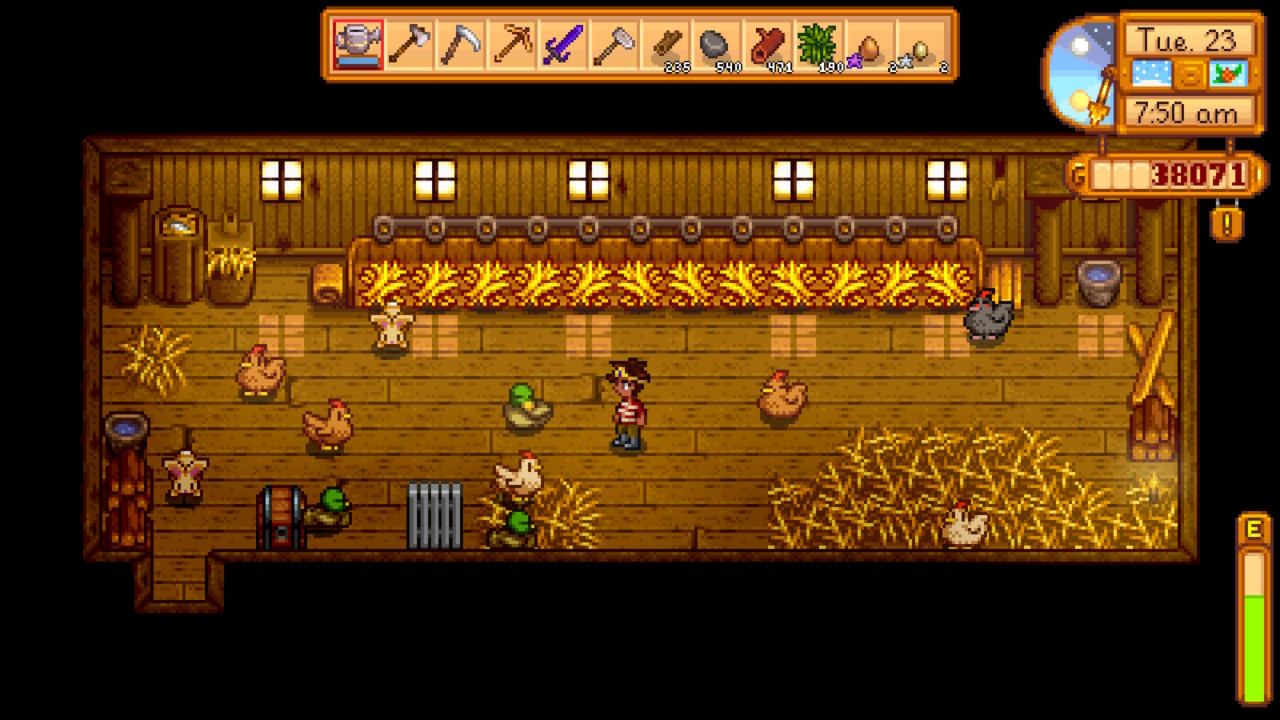Choose the scythe slot
Screen dimensions: 1280x720
point(460,45)
